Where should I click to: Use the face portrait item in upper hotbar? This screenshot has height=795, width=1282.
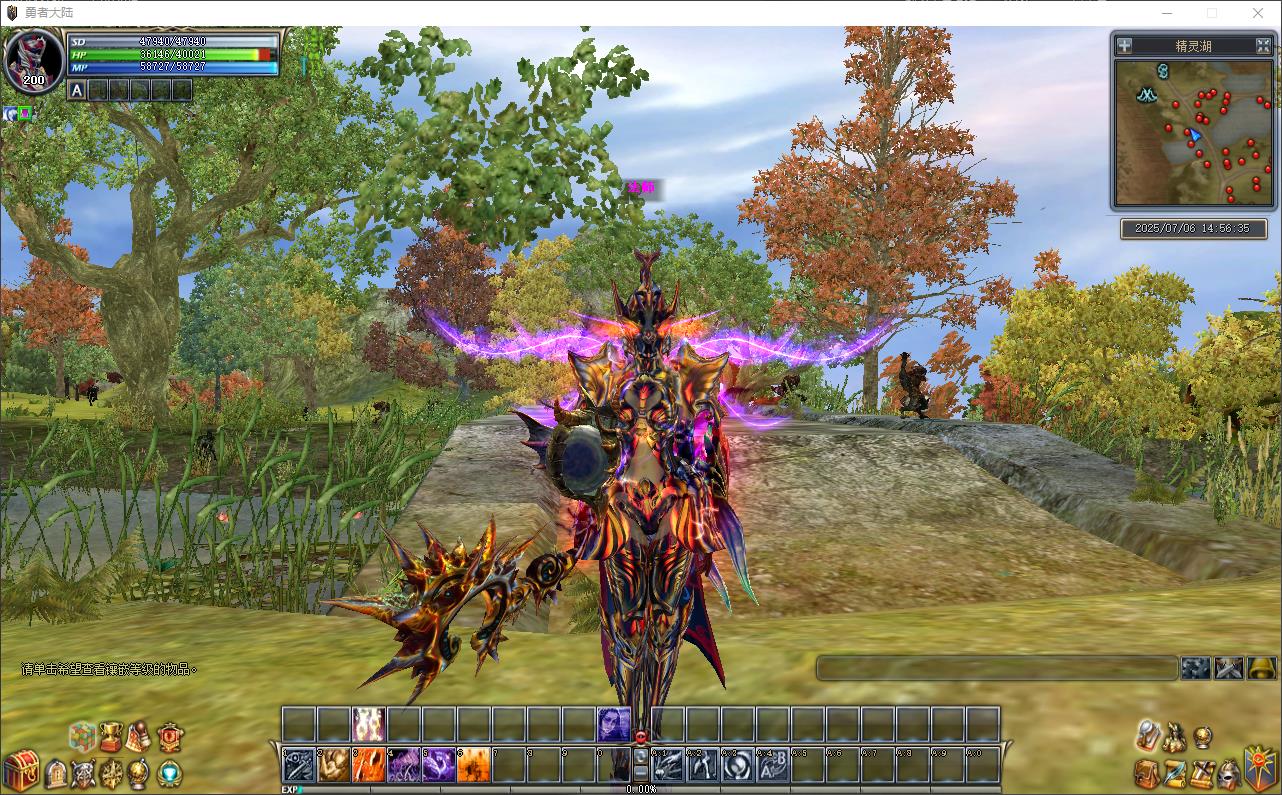tap(613, 723)
